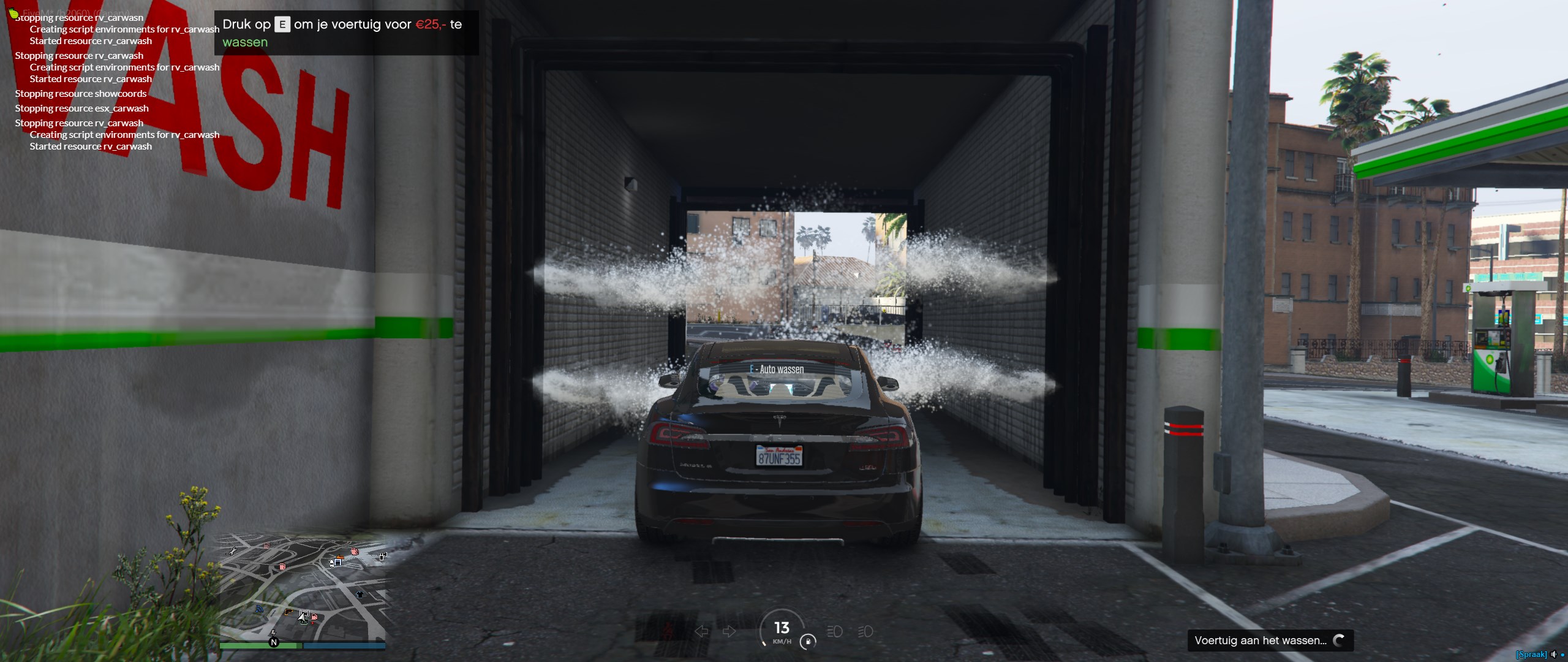Screen dimensions: 1568x662
Task: Select the blue wifi signal blip
Action: [x=259, y=609]
